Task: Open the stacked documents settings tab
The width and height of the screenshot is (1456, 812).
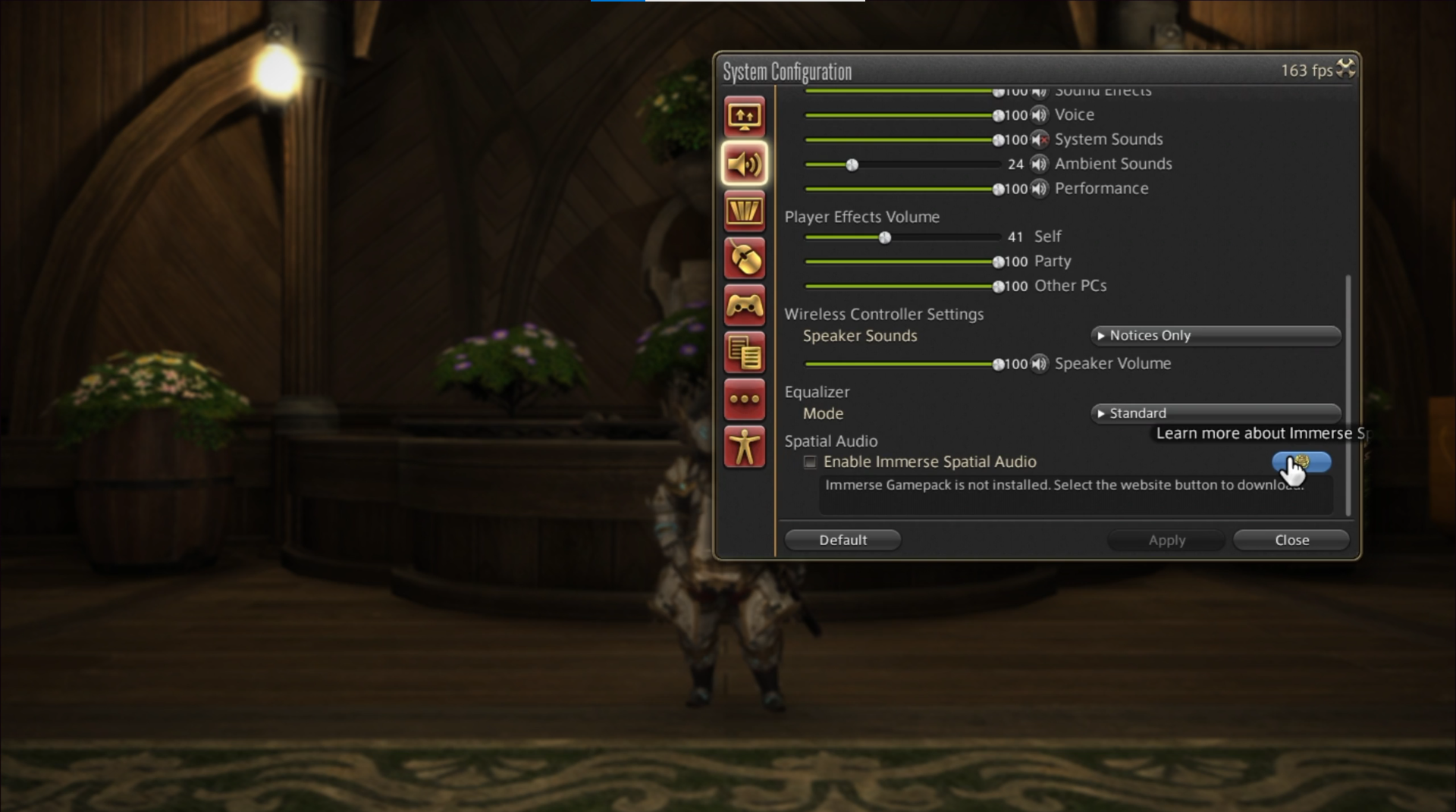Action: pyautogui.click(x=744, y=353)
